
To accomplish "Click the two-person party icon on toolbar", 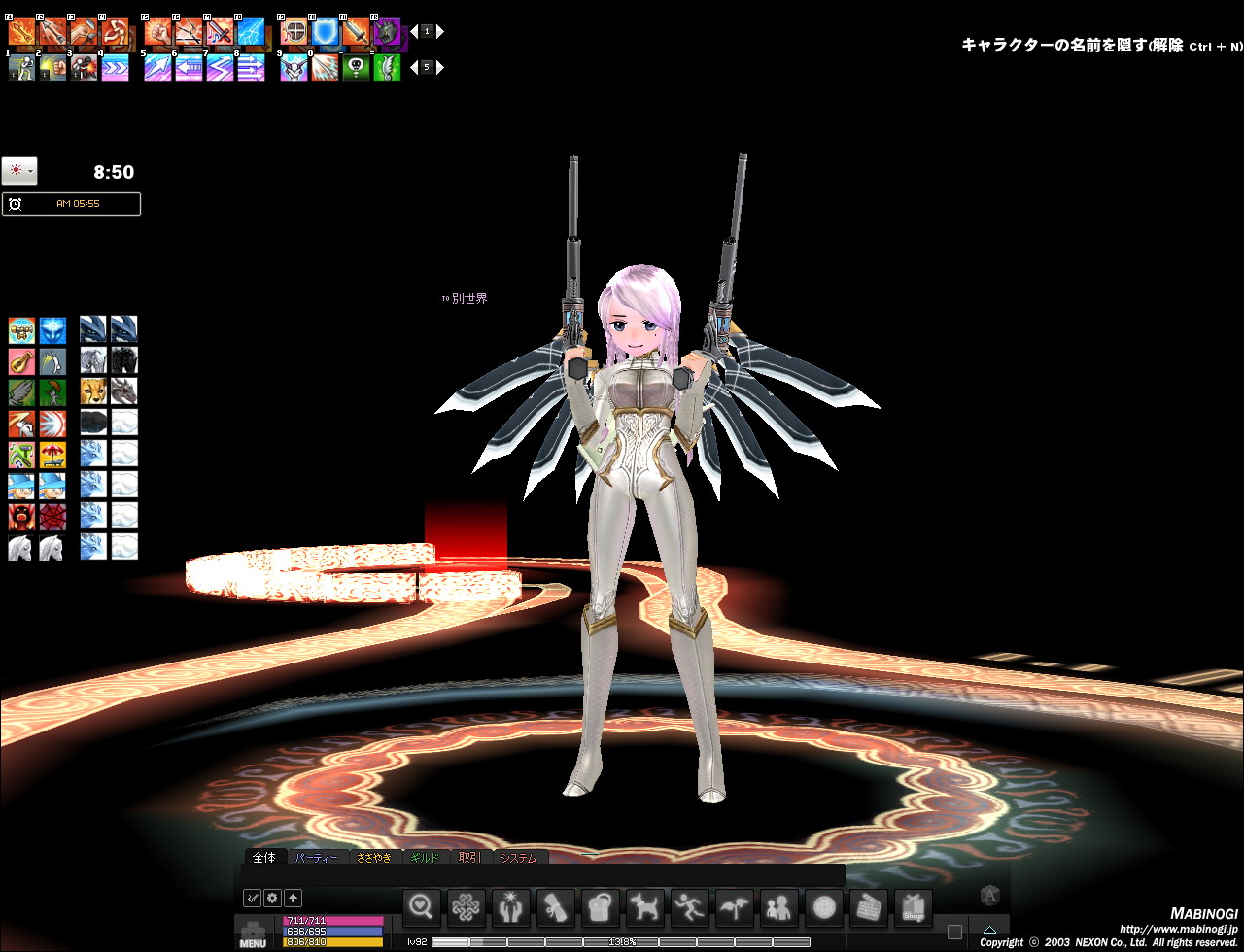I will pyautogui.click(x=778, y=907).
